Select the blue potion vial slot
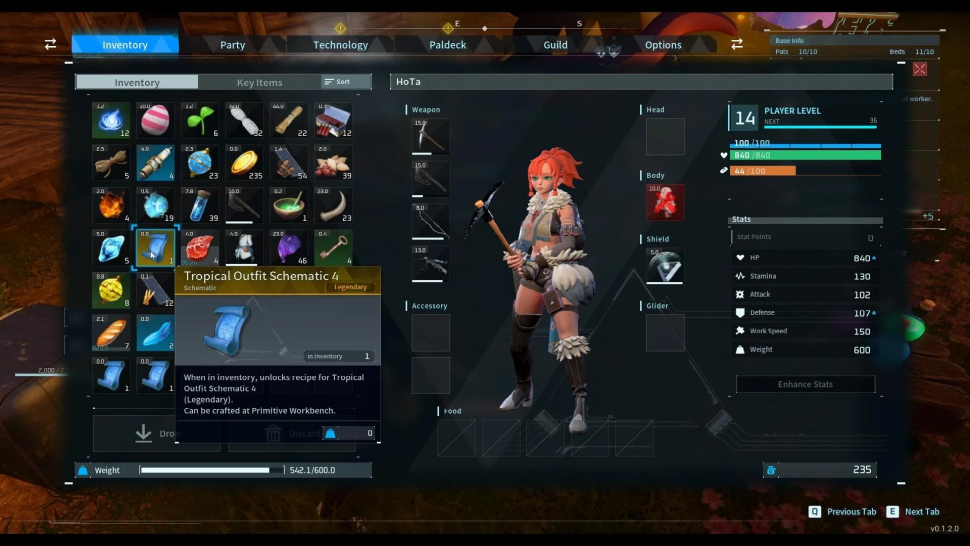This screenshot has height=546, width=970. click(x=200, y=205)
